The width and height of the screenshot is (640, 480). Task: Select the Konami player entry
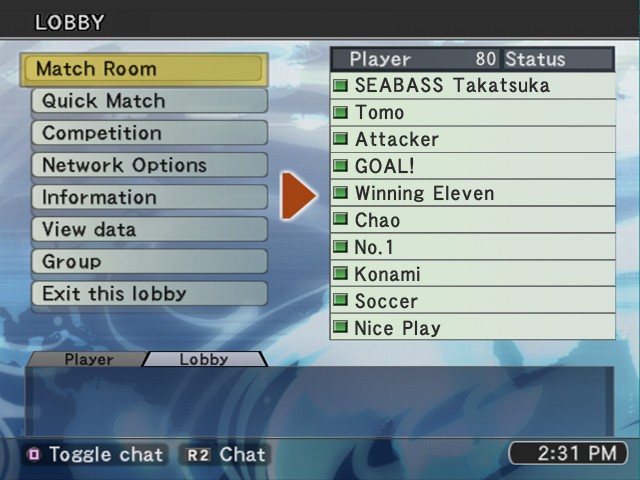click(x=472, y=274)
